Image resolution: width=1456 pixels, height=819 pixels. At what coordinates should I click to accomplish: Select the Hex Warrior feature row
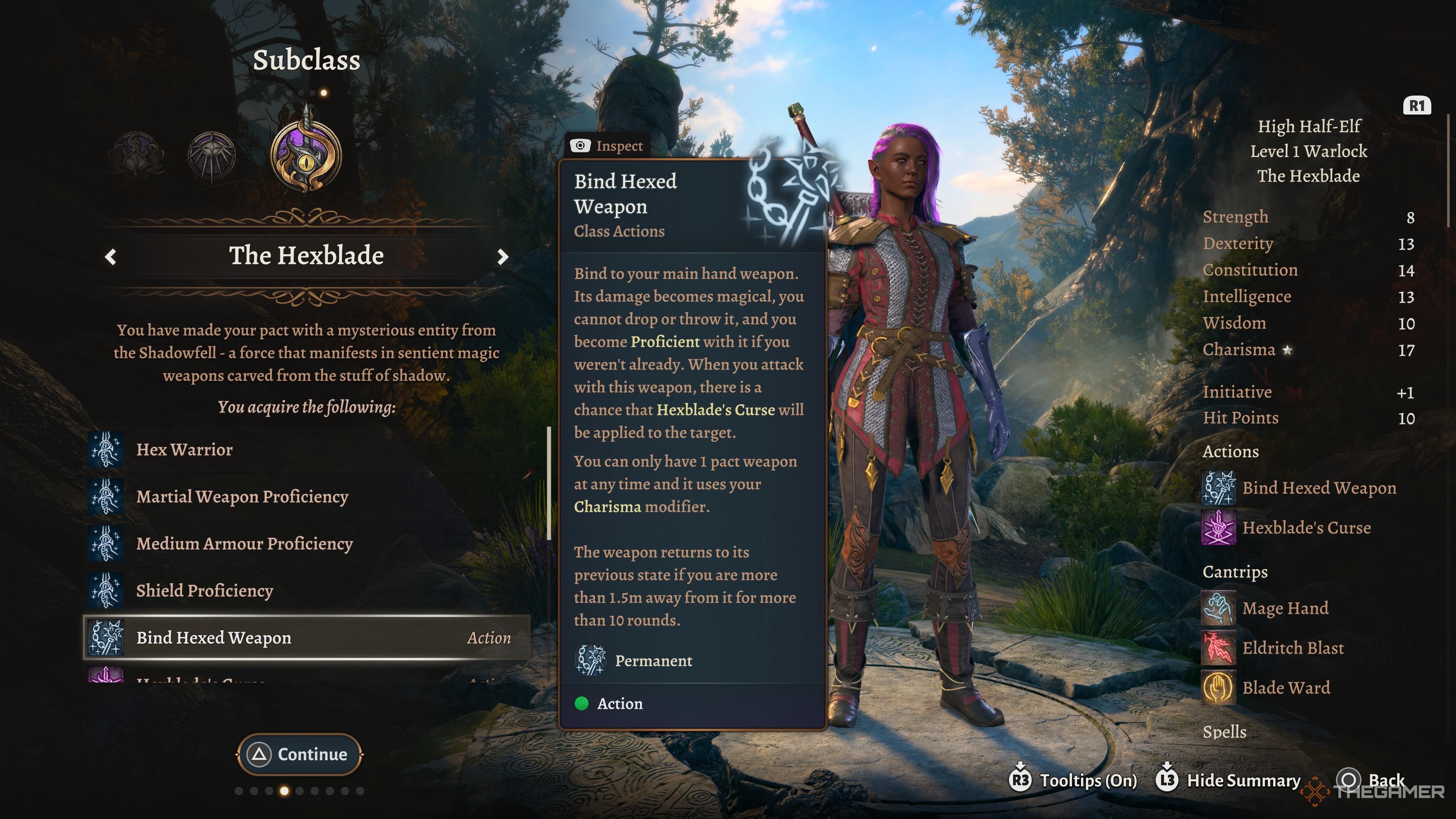184,450
